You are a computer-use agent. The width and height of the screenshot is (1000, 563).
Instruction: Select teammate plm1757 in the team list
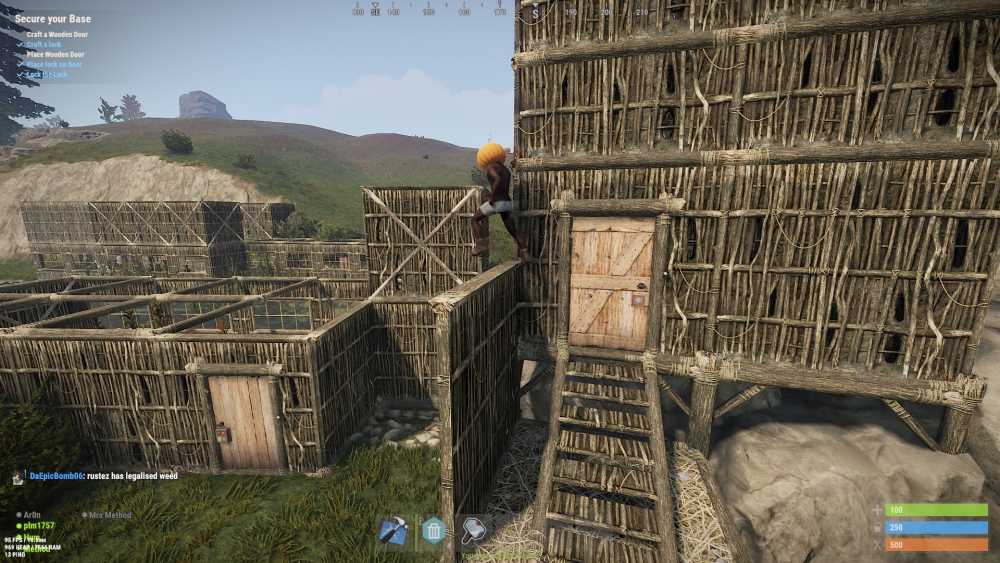39,525
